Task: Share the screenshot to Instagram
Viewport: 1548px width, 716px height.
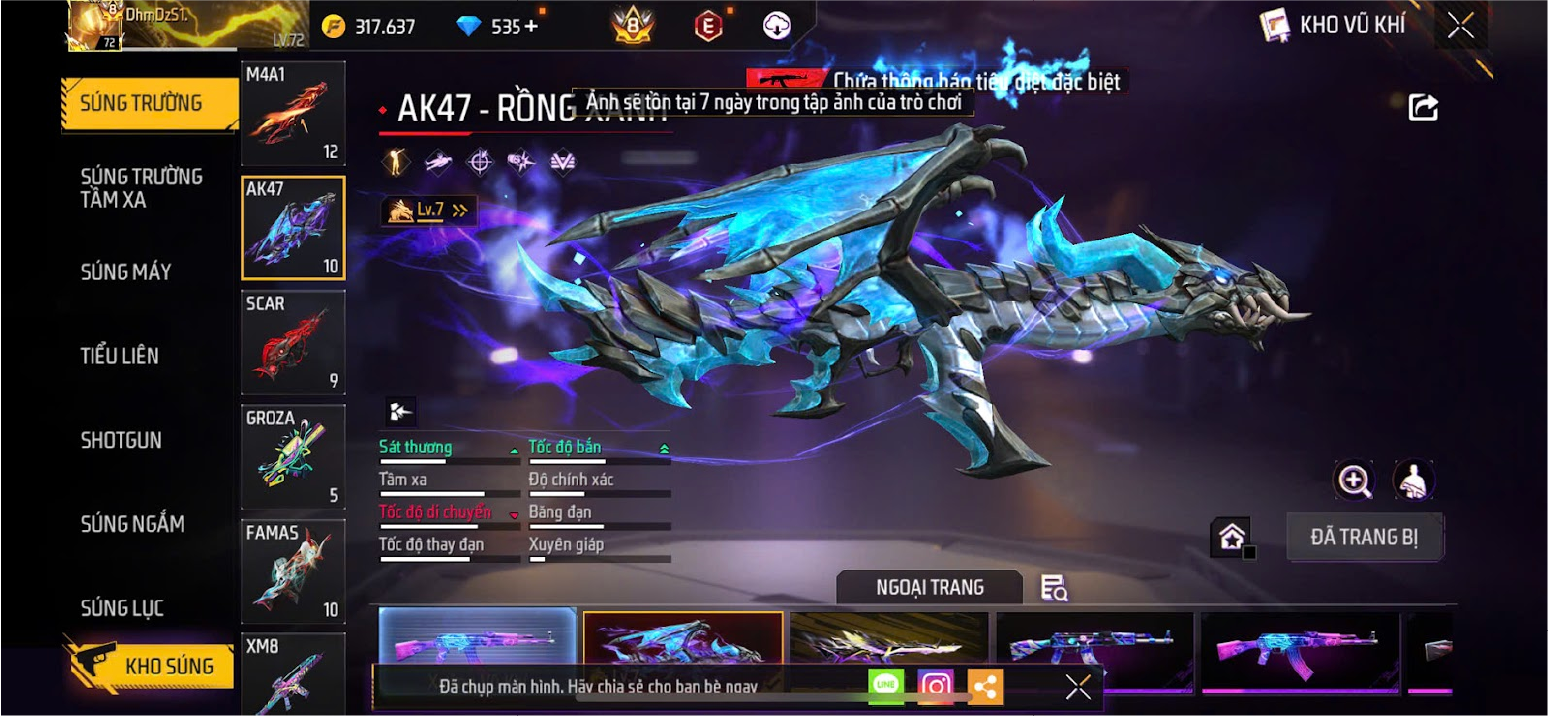Action: 936,686
